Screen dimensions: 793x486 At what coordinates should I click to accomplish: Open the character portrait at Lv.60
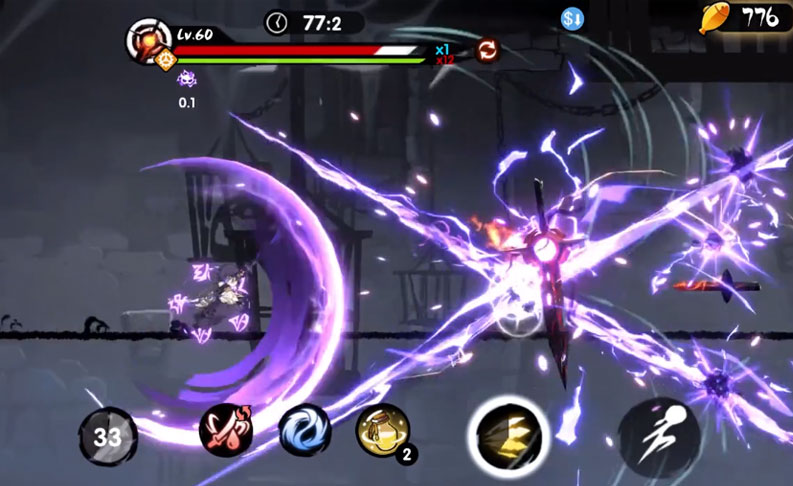(x=148, y=42)
